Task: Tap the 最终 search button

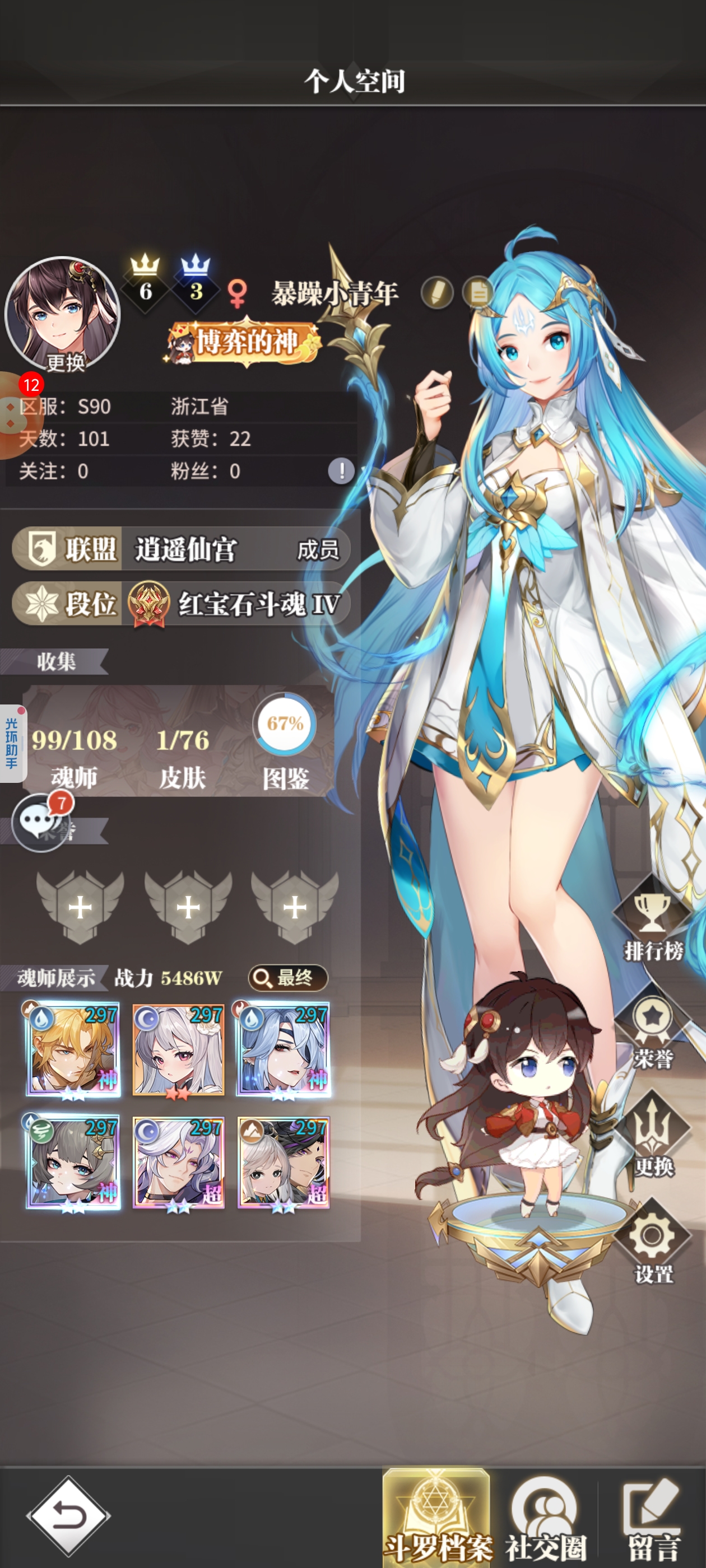Action: click(x=287, y=978)
